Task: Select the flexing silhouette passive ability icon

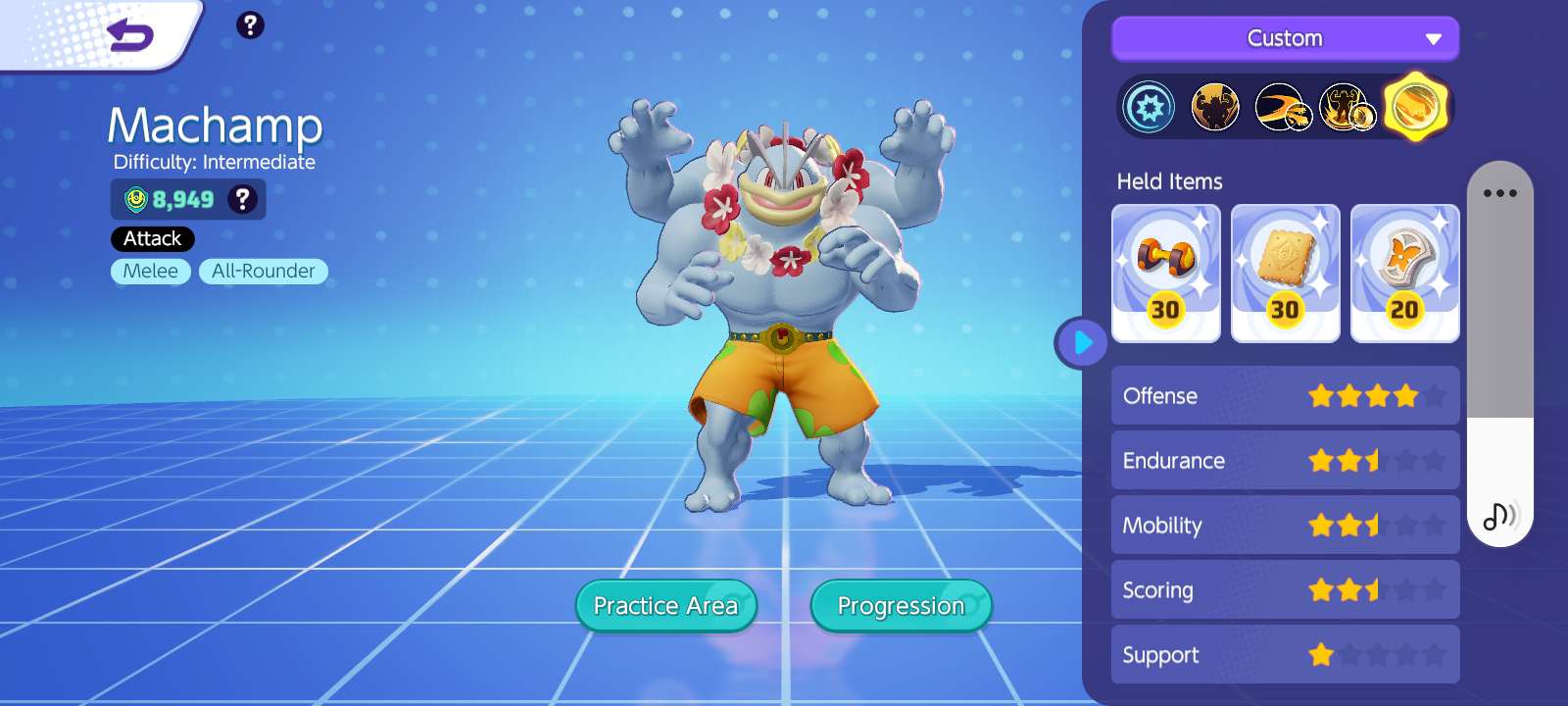Action: click(1214, 107)
